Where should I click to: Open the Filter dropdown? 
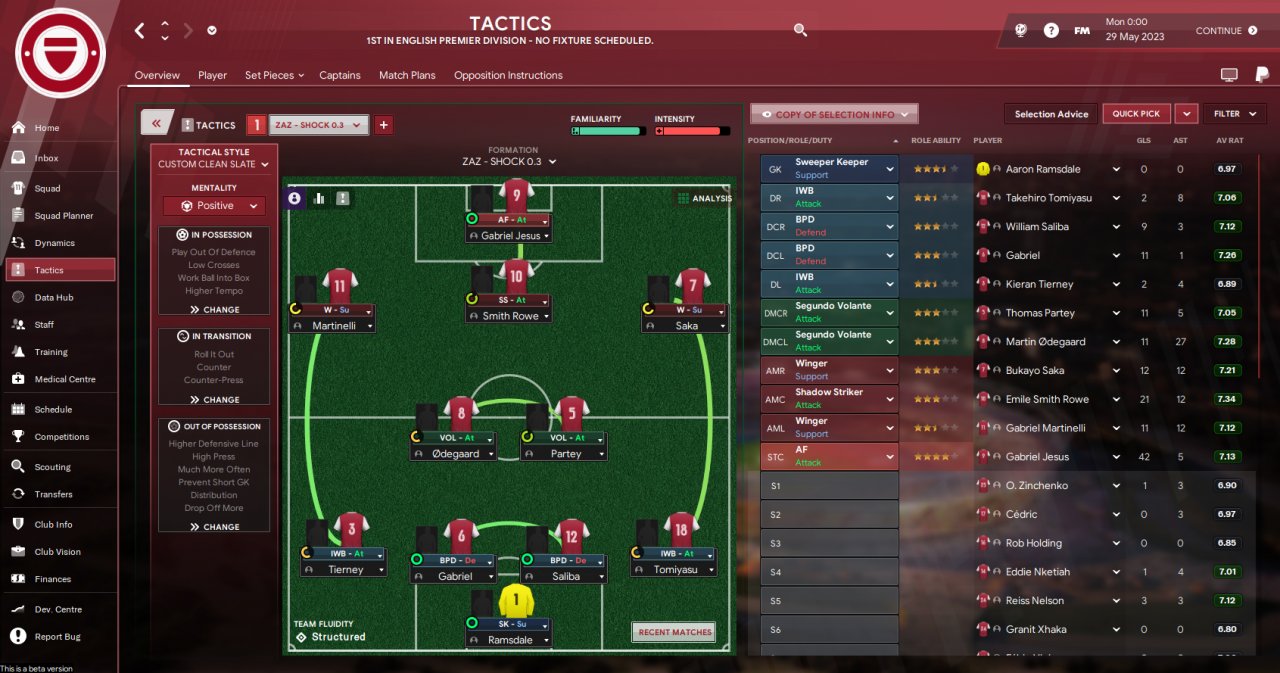coord(1234,114)
